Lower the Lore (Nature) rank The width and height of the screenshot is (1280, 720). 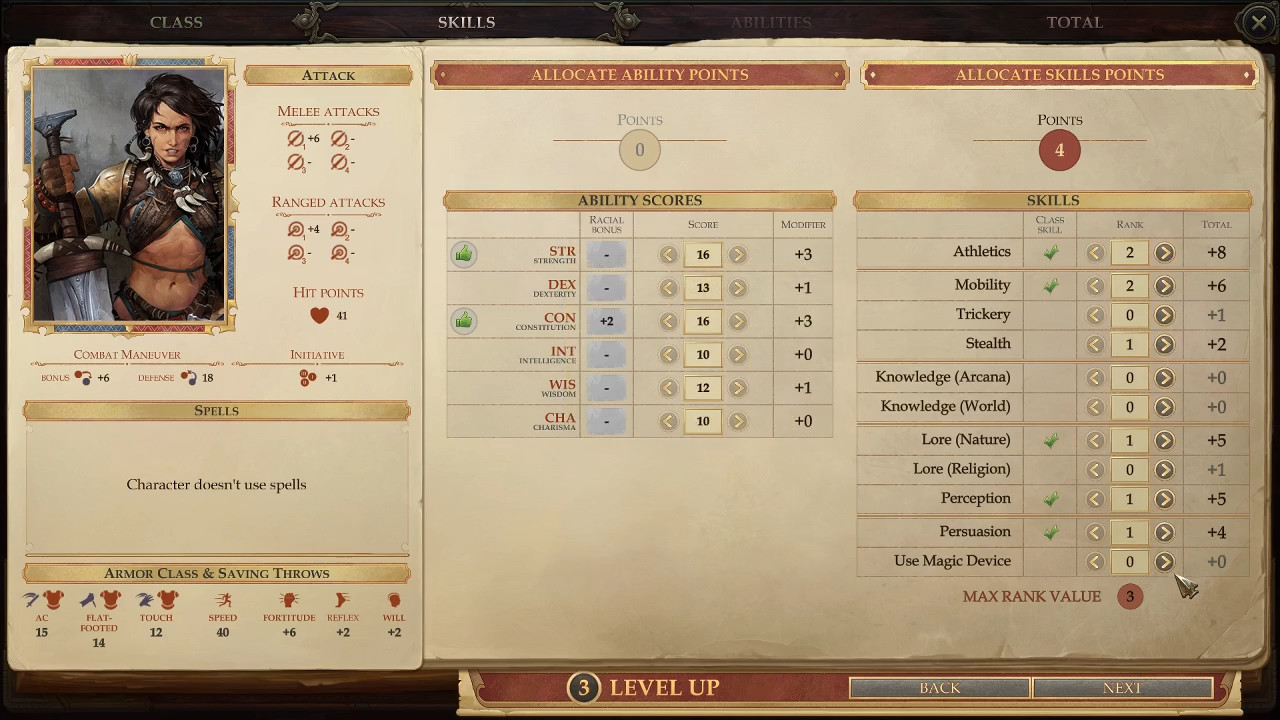pos(1095,440)
